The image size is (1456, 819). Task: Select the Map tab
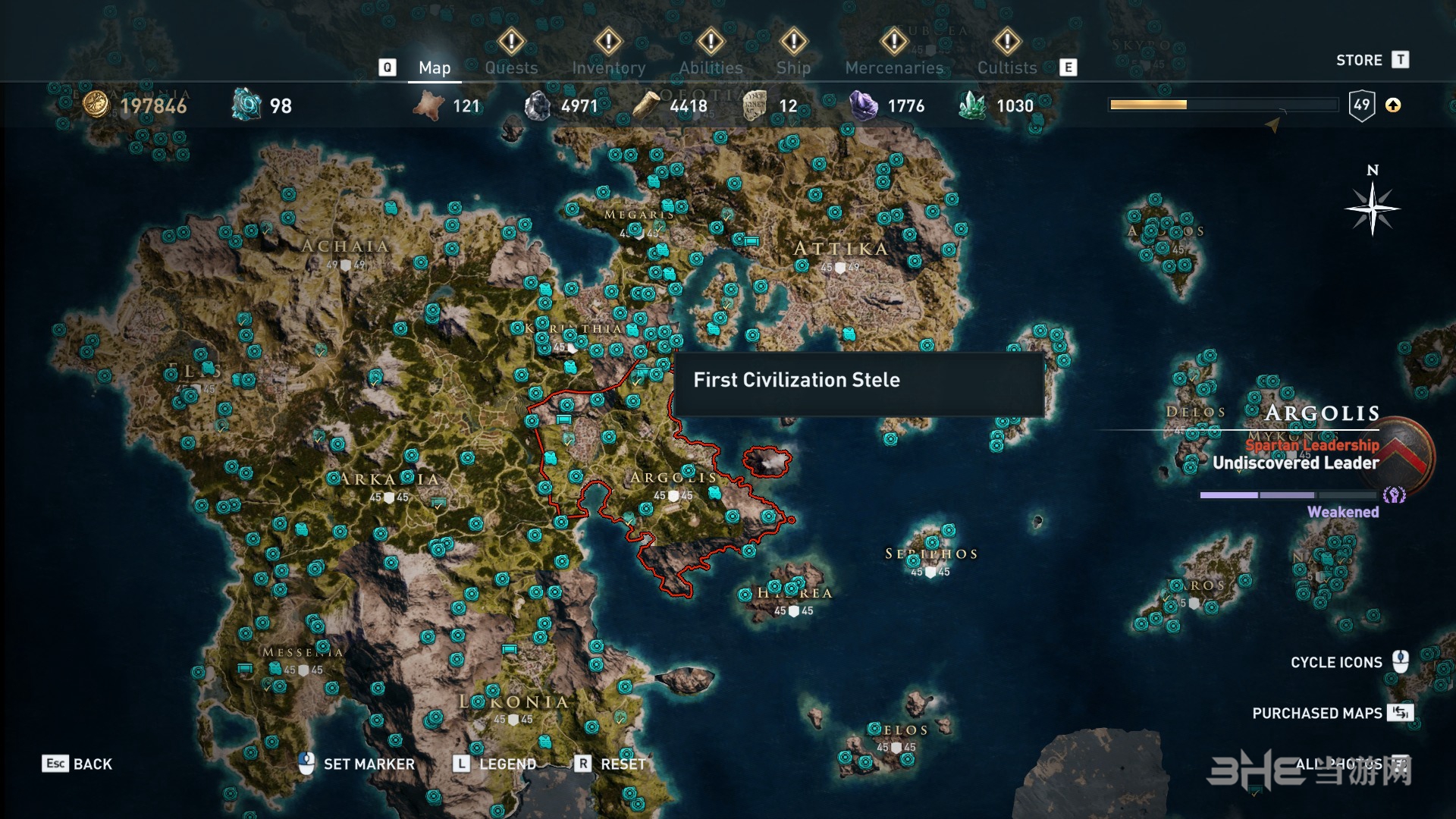click(x=435, y=67)
